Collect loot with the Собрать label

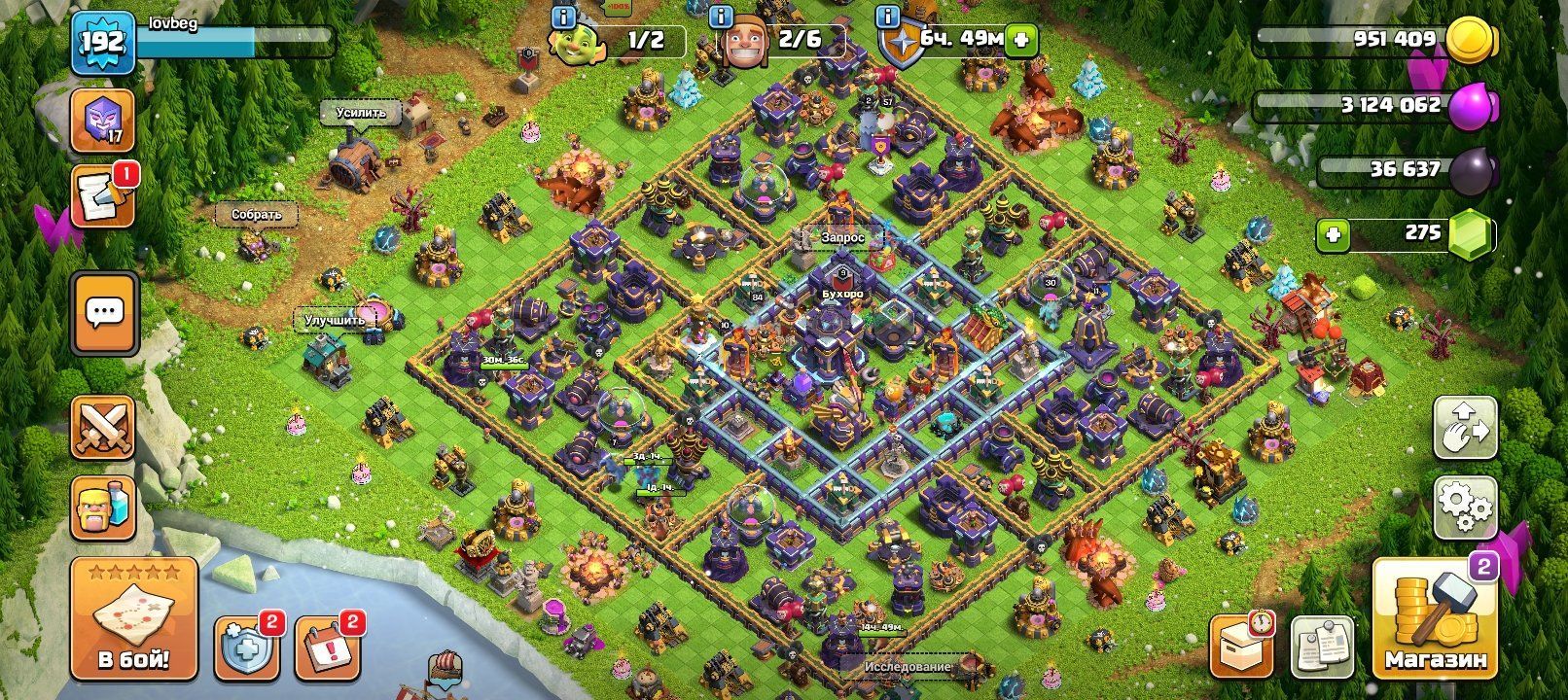tap(257, 214)
